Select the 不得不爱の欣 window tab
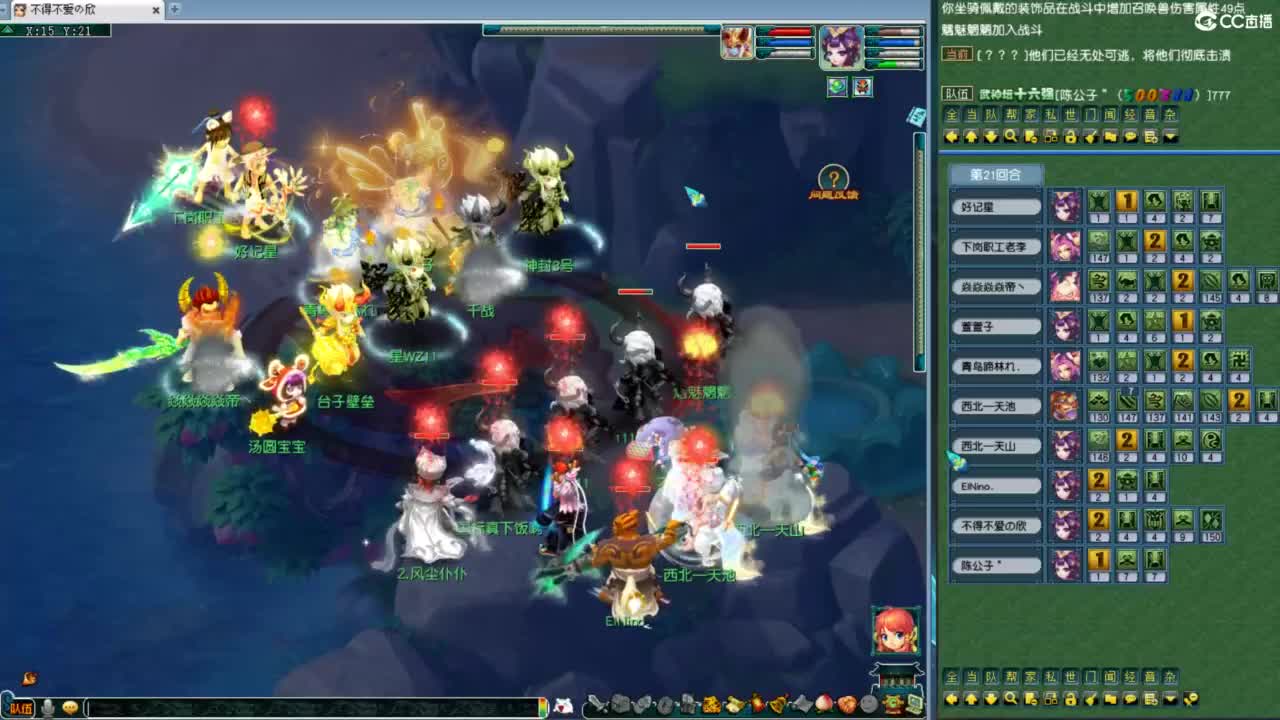The image size is (1280, 720). [x=62, y=11]
